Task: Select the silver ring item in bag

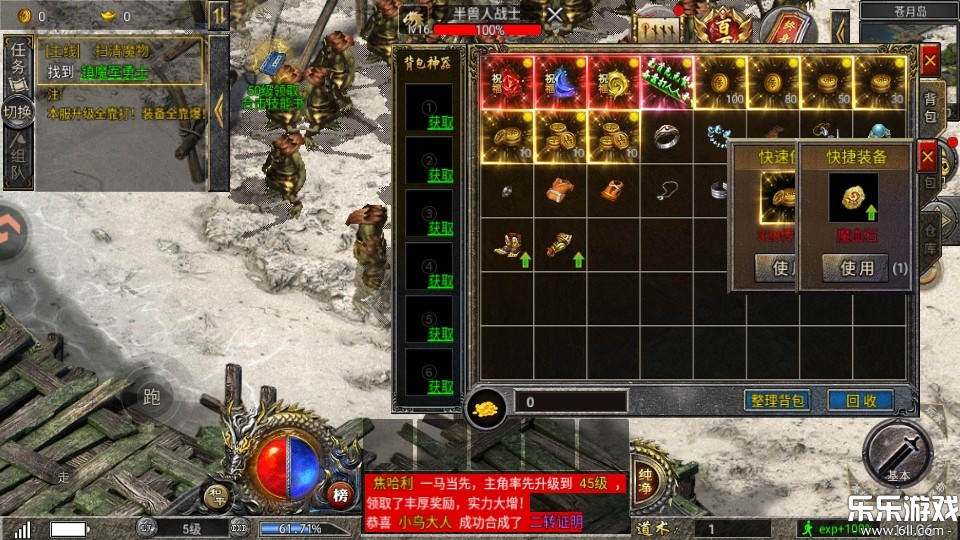Action: point(667,136)
